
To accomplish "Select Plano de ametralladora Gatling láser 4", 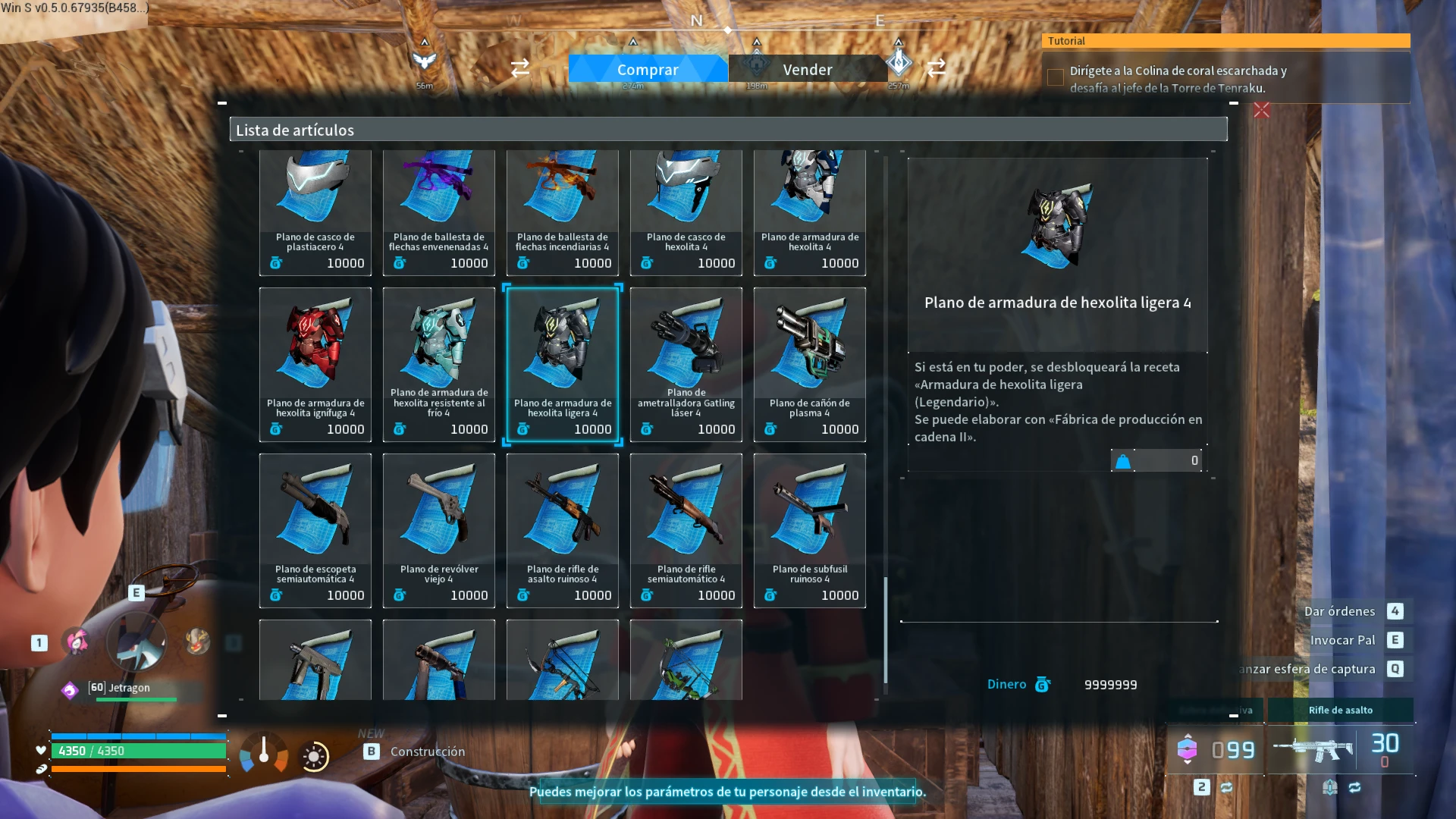I will tap(686, 364).
